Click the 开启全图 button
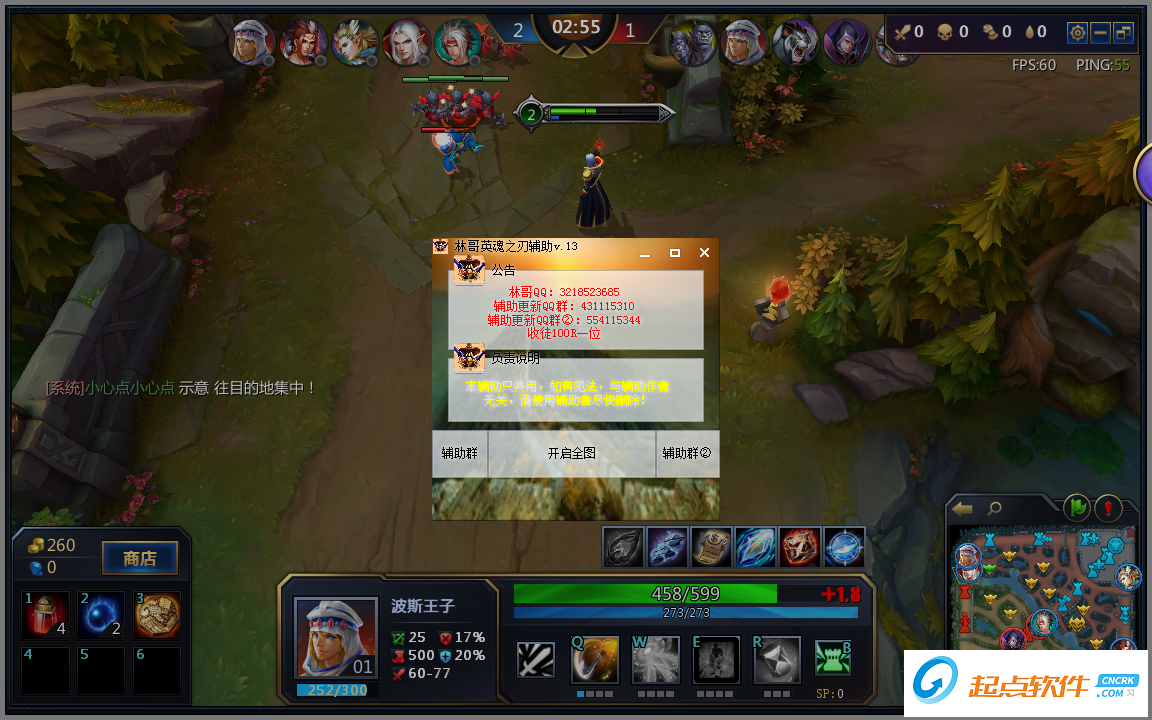The height and width of the screenshot is (720, 1152). click(571, 453)
